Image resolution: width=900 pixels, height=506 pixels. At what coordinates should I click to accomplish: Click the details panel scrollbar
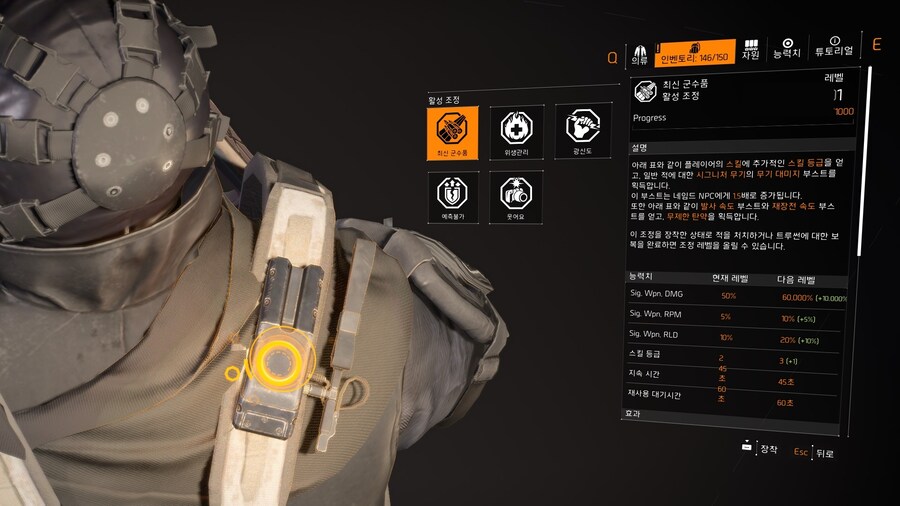pyautogui.click(x=868, y=250)
